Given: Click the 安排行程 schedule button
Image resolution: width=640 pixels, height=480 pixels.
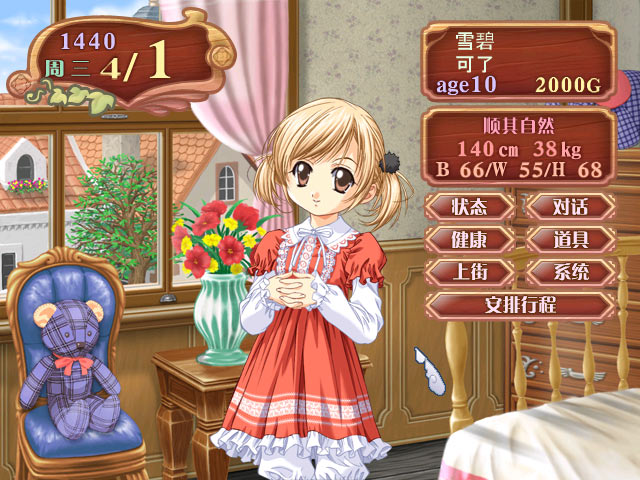Looking at the screenshot, I should 520,304.
